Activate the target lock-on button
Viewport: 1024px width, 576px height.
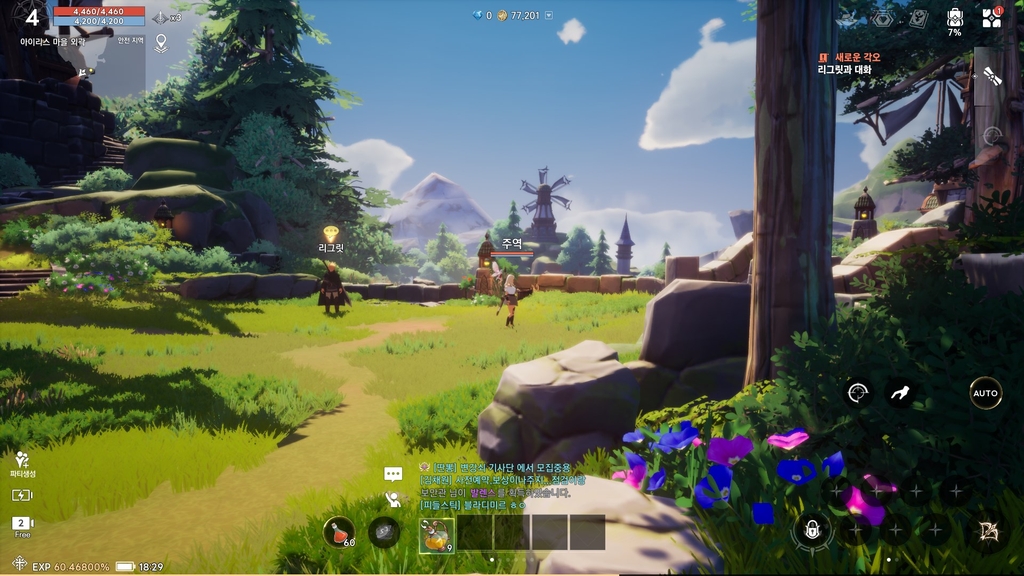tap(857, 393)
